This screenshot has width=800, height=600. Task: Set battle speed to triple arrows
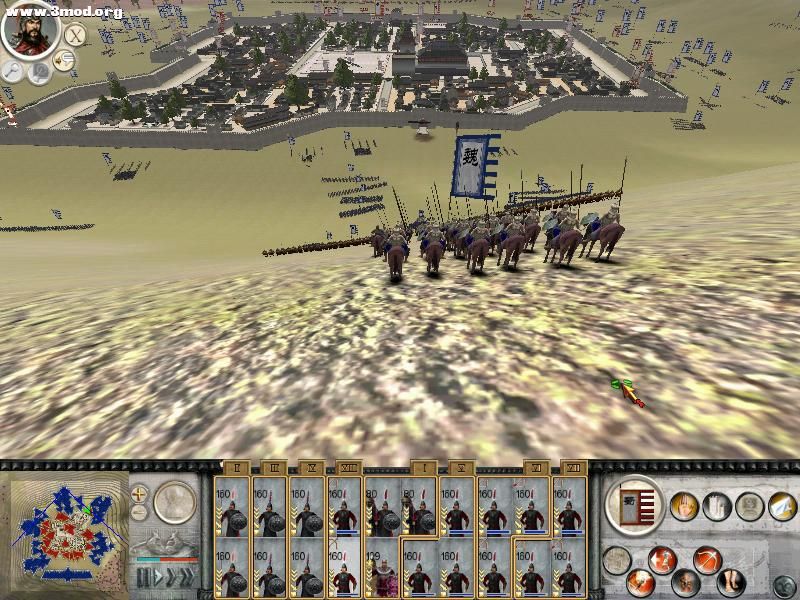click(185, 577)
